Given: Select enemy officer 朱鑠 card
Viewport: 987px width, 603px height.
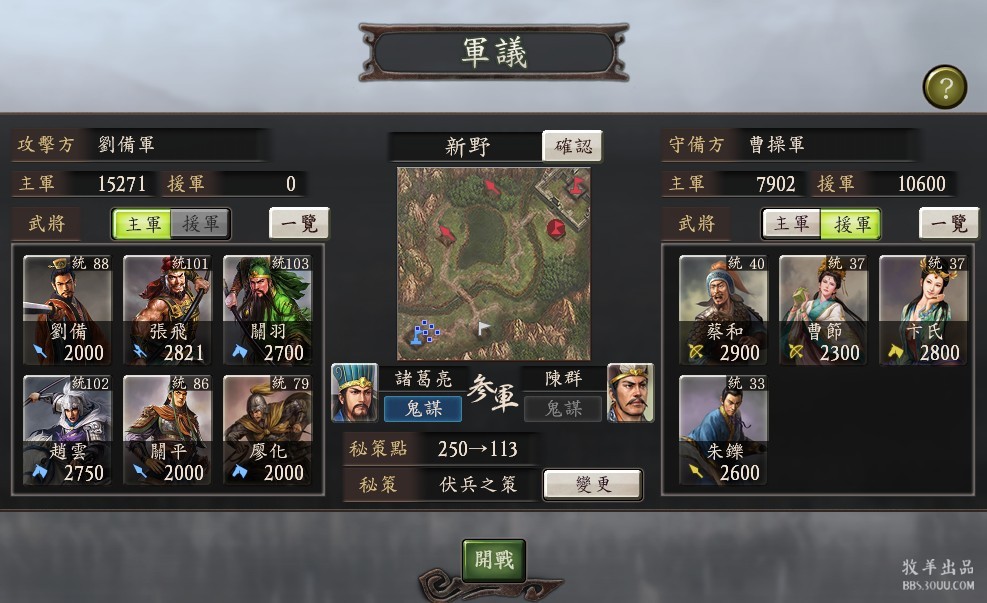Looking at the screenshot, I should pyautogui.click(x=723, y=430).
